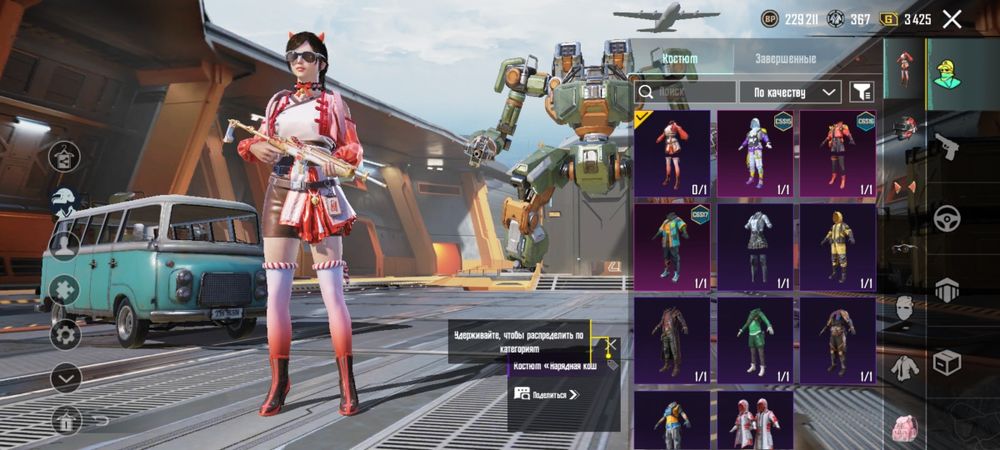
Task: Switch to the Завершенные tab
Action: point(785,59)
